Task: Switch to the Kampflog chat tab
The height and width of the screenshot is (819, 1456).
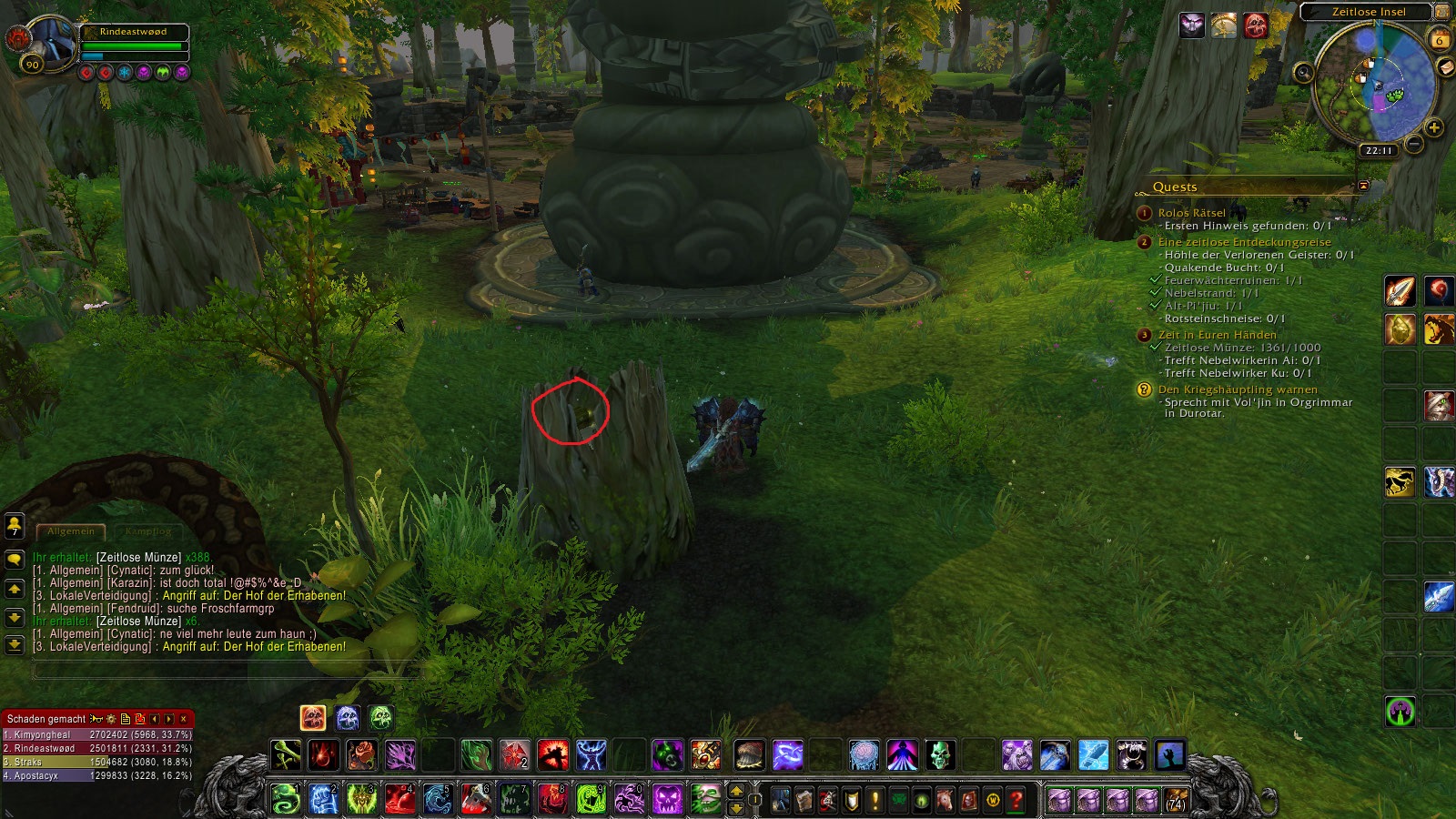Action: tap(148, 531)
